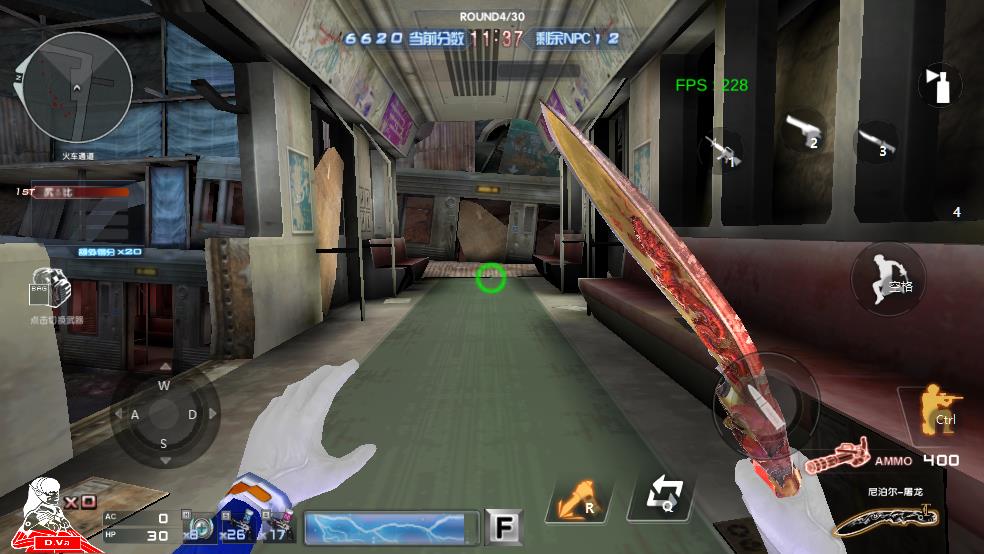Tap the W forward arrow on movement pad
Viewport: 984px width, 554px height.
coord(164,386)
